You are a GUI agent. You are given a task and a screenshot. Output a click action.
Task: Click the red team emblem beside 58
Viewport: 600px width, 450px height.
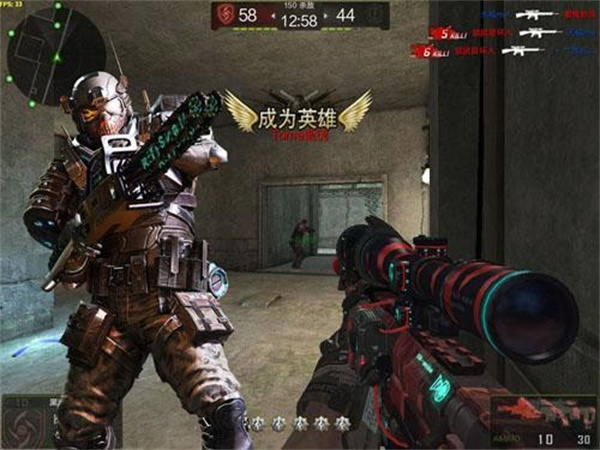[x=227, y=15]
